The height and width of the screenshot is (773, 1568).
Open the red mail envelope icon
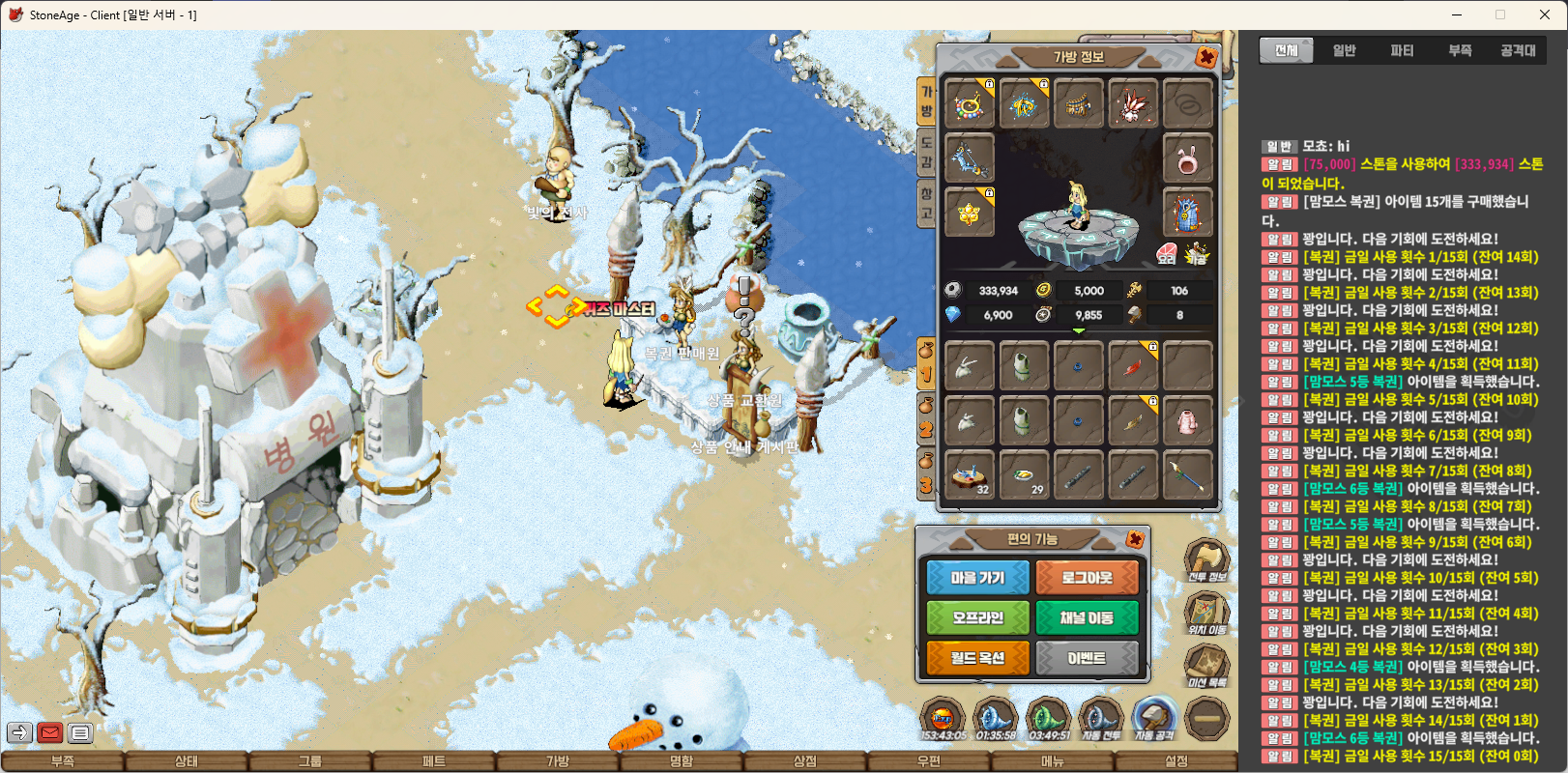point(50,733)
